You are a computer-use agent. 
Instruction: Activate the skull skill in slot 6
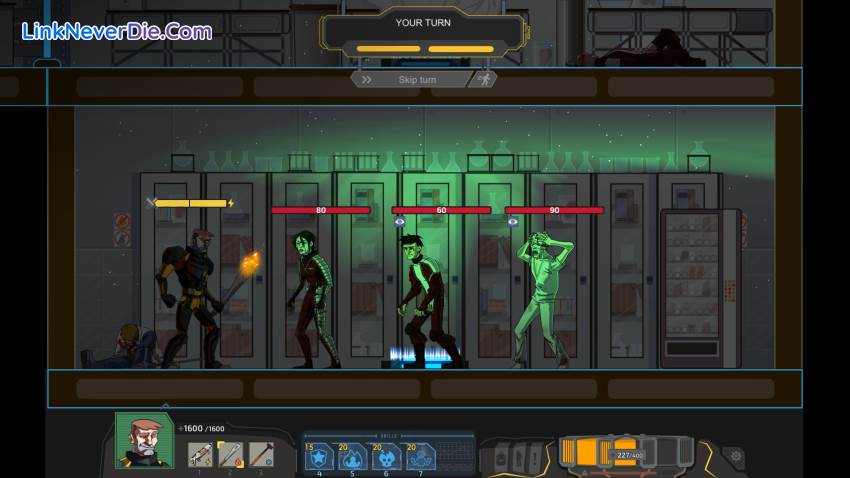pos(387,456)
